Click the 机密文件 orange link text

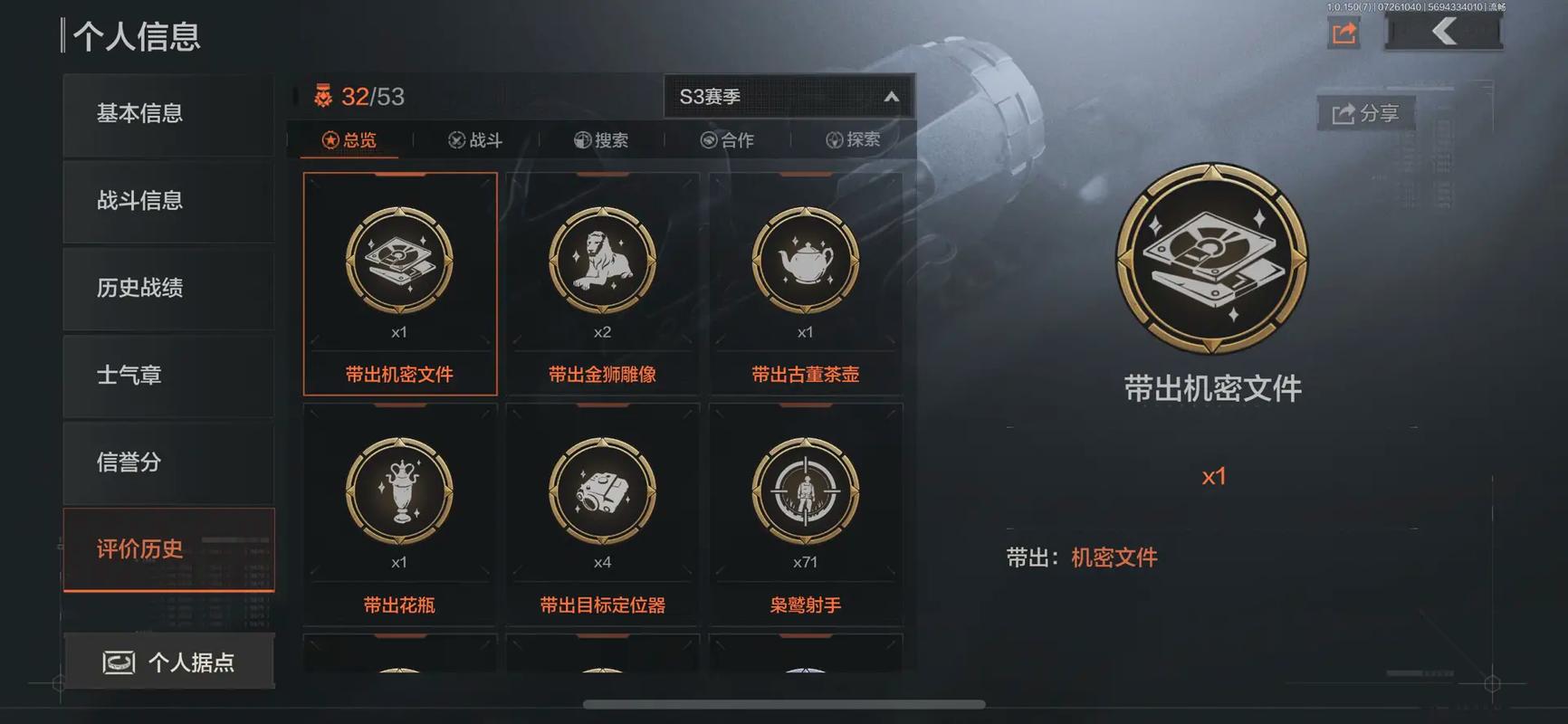click(1114, 557)
